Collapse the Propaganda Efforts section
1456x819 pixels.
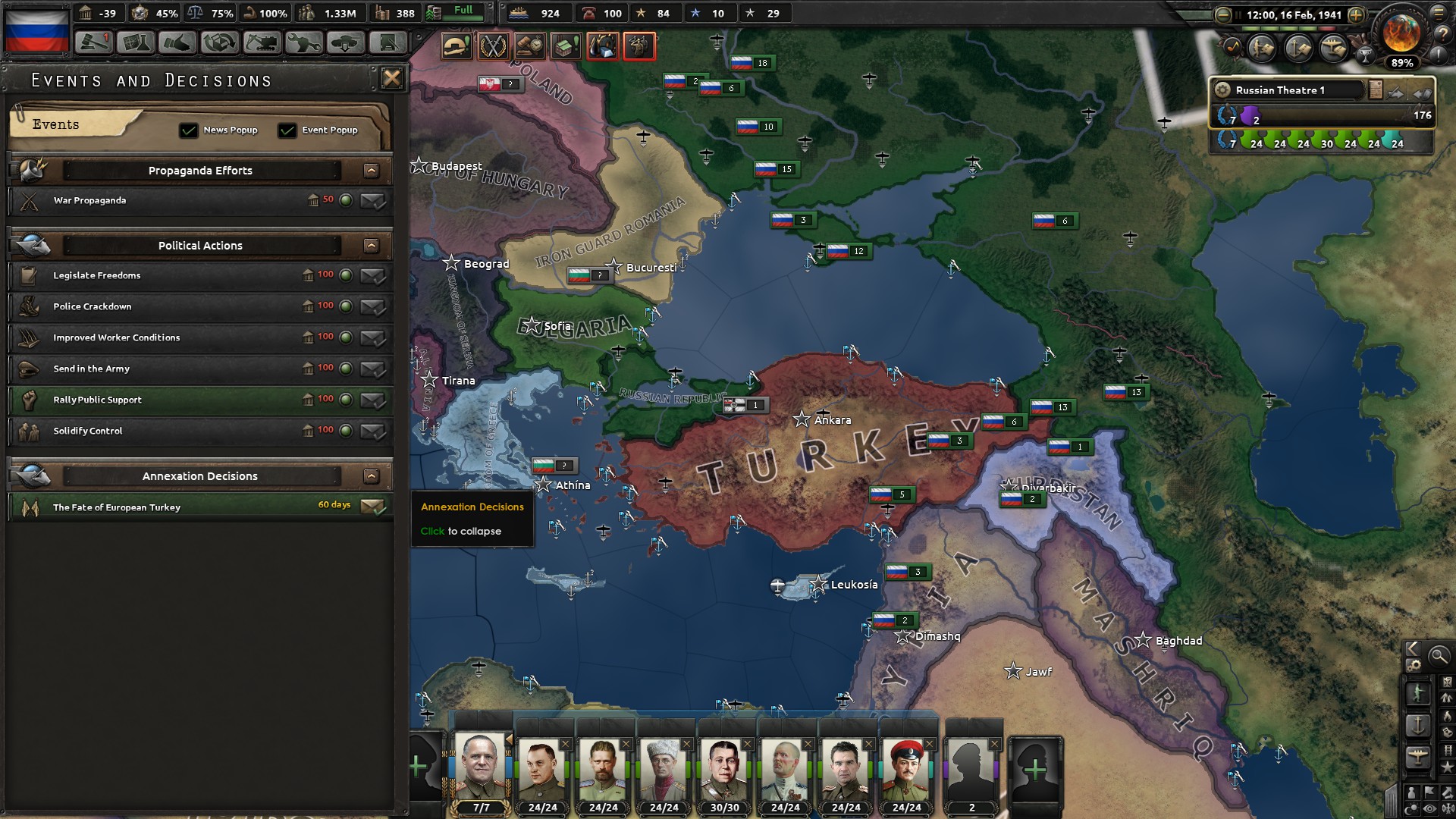point(372,171)
